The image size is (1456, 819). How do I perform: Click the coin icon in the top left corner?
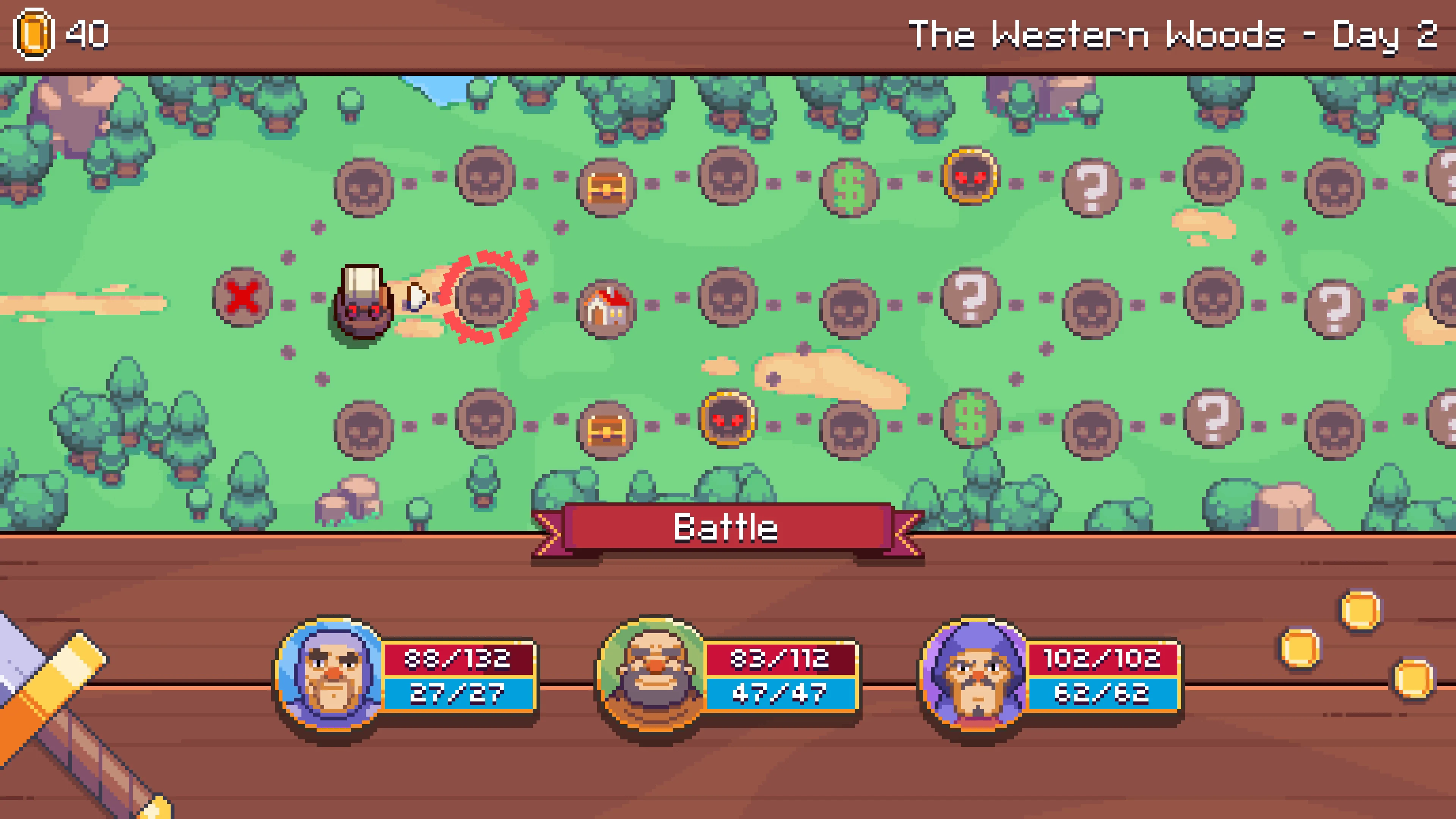click(x=34, y=34)
